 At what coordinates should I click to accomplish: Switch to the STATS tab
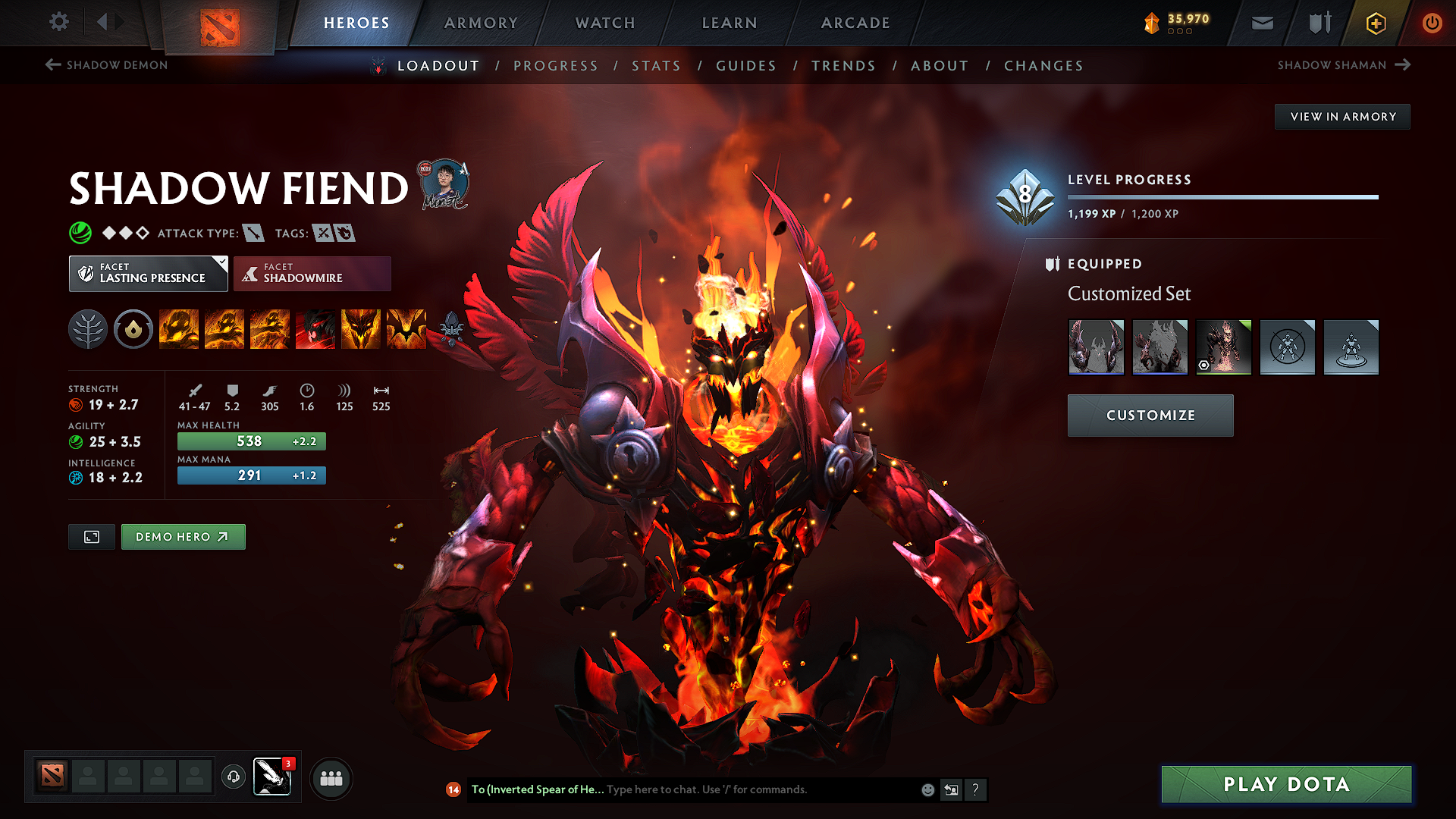tap(657, 65)
